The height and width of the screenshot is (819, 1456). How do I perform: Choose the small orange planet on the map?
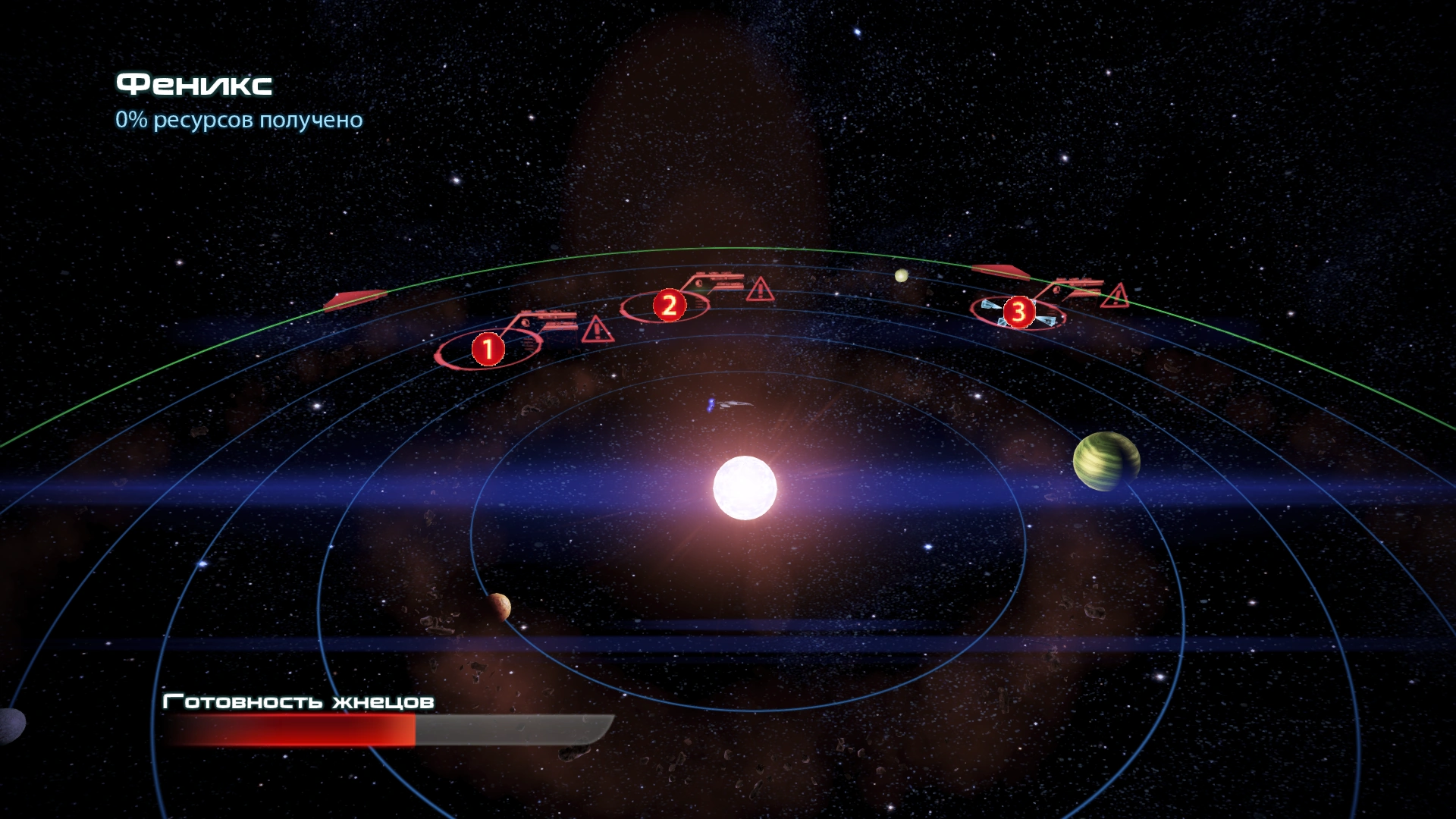(499, 606)
